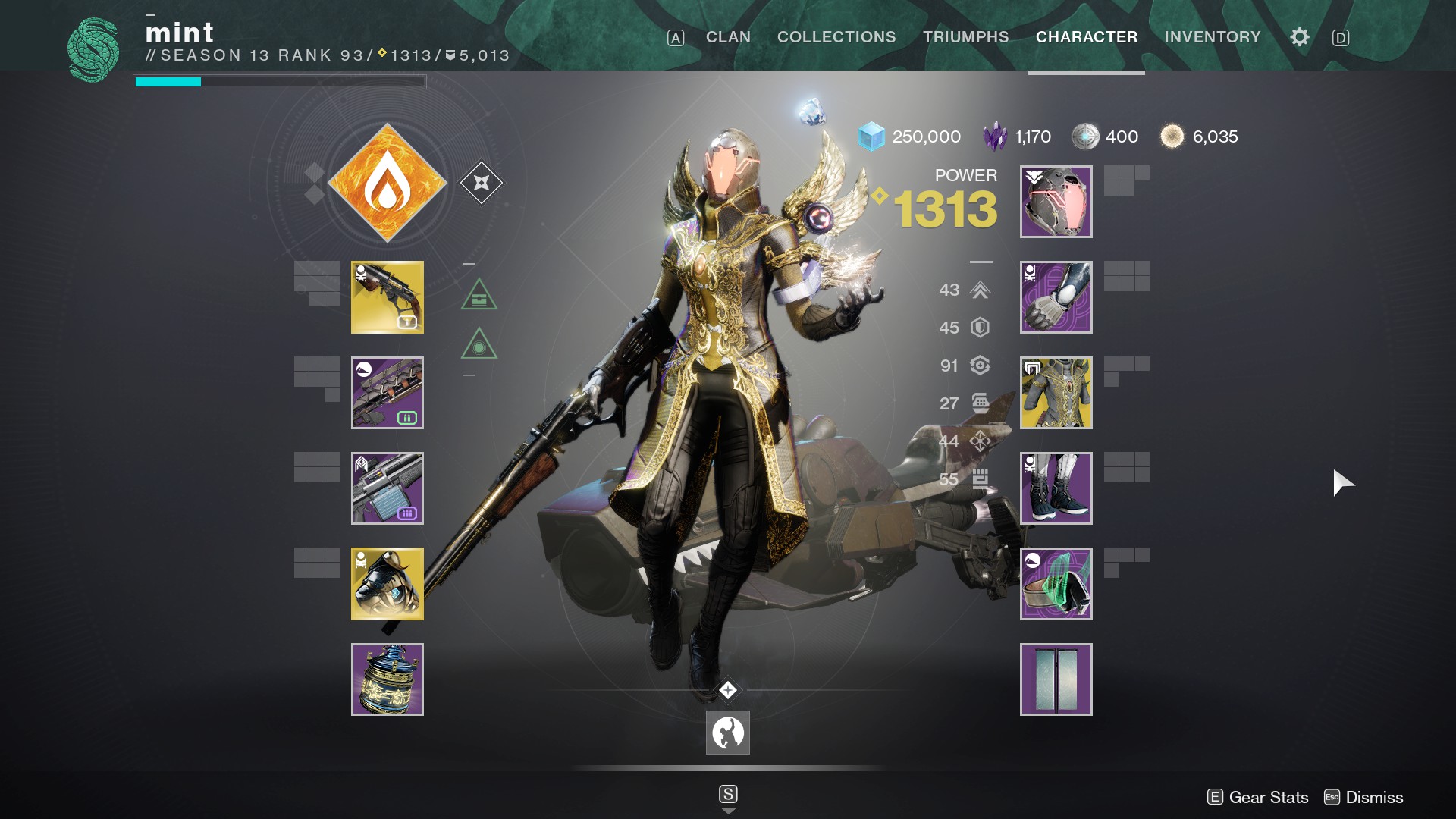Choose the legendary energy weapon slot
The image size is (1456, 819).
(x=388, y=393)
